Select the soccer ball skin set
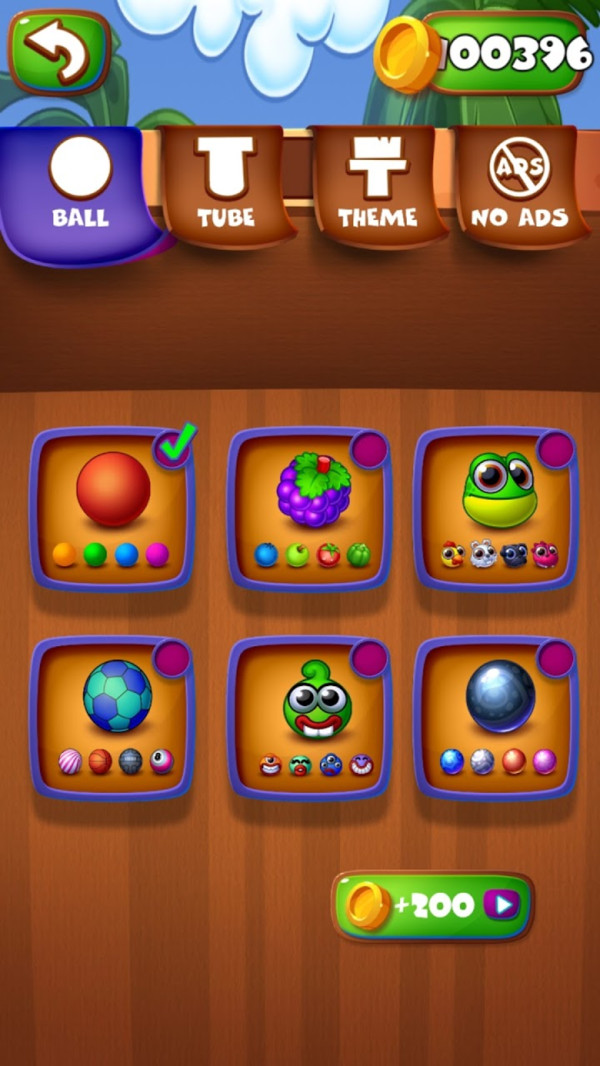The width and height of the screenshot is (600, 1066). click(x=112, y=717)
